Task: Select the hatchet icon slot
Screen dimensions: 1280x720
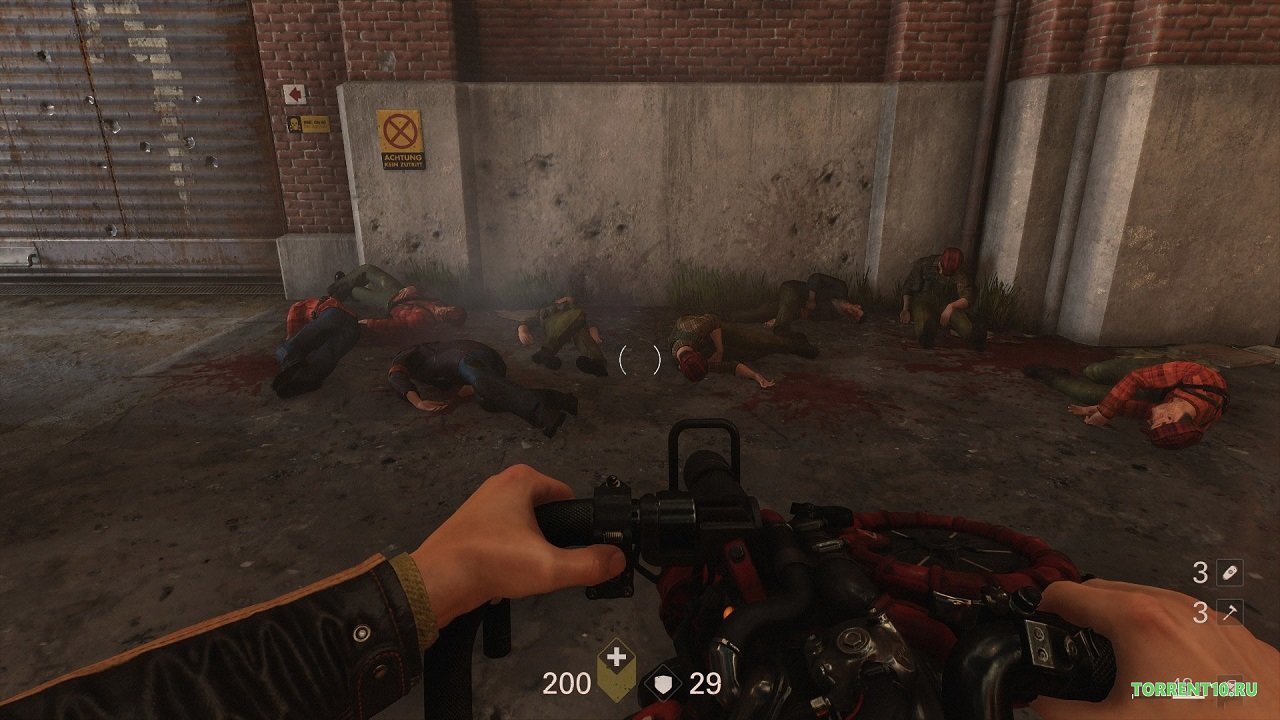Action: [1230, 612]
